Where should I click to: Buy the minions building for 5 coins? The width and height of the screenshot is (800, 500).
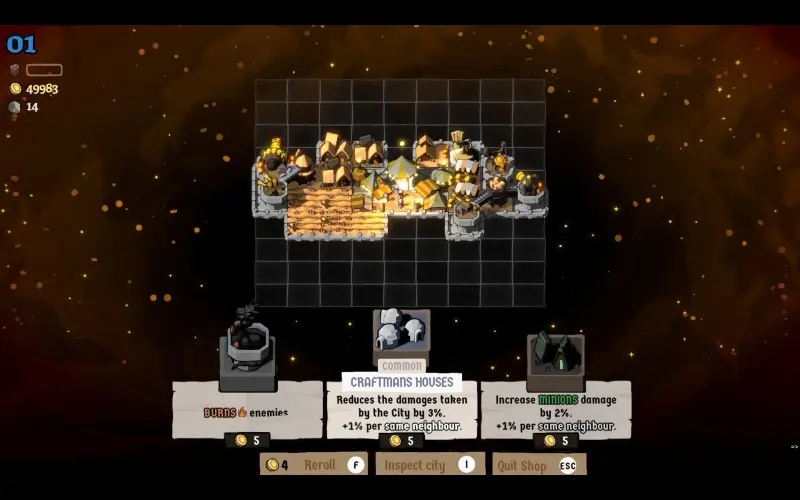556,440
